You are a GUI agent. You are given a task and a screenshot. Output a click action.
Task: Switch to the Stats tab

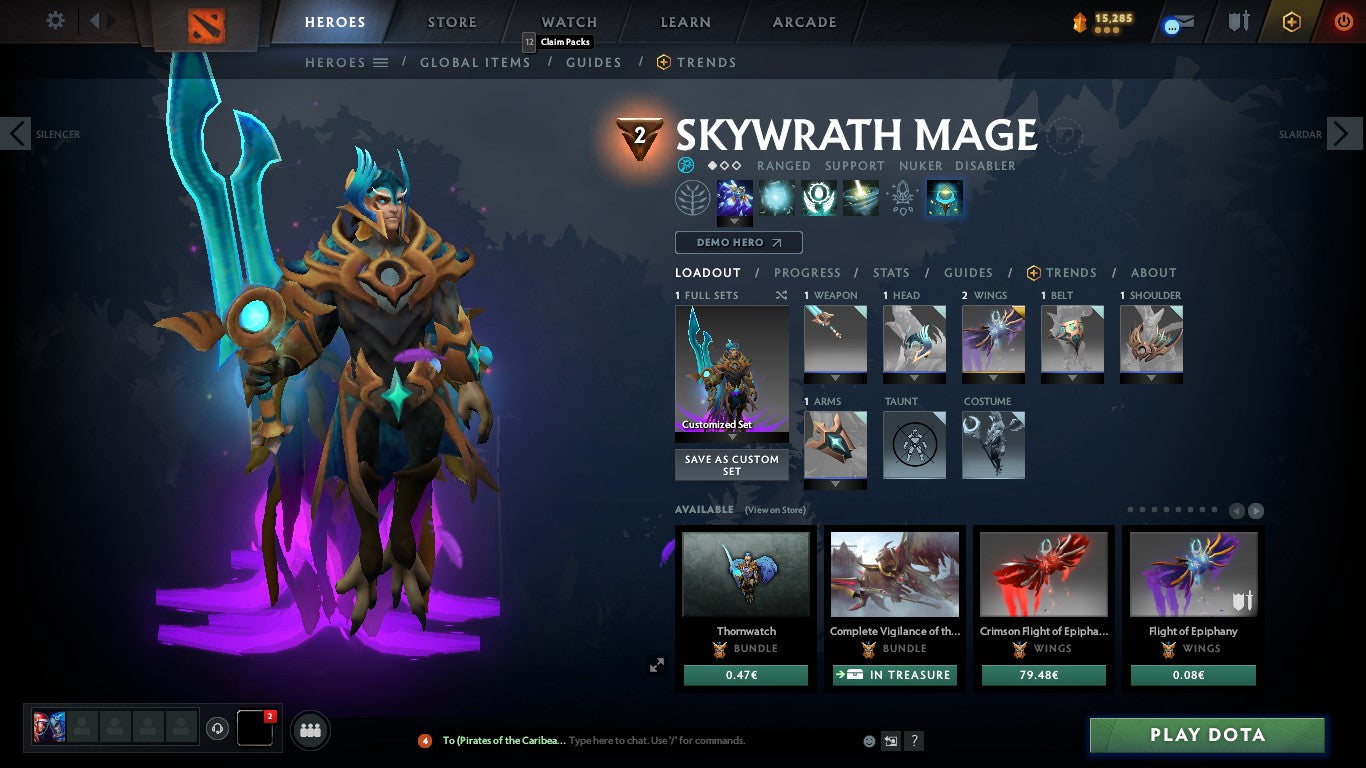(889, 272)
